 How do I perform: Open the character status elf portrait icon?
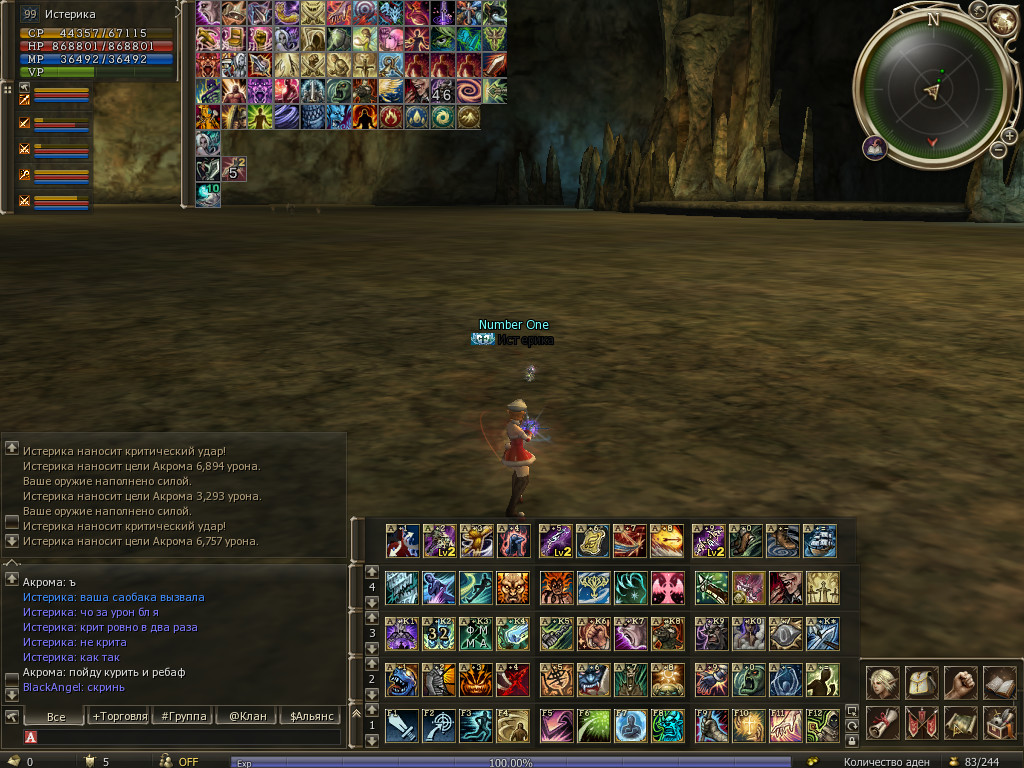pyautogui.click(x=882, y=683)
